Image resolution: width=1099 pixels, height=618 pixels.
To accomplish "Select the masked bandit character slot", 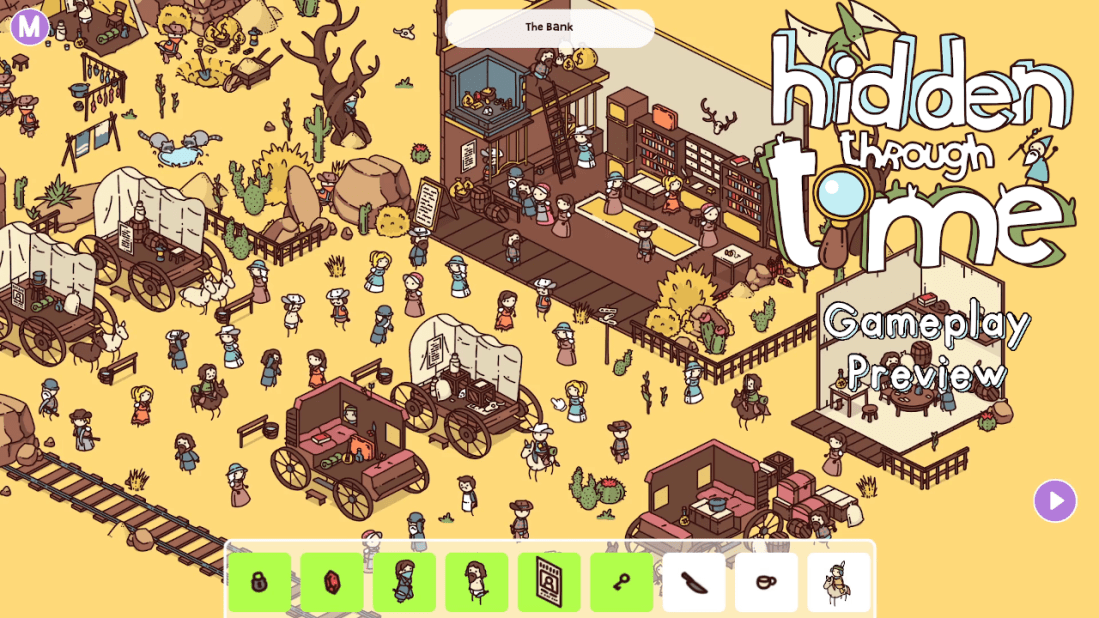I will point(404,582).
